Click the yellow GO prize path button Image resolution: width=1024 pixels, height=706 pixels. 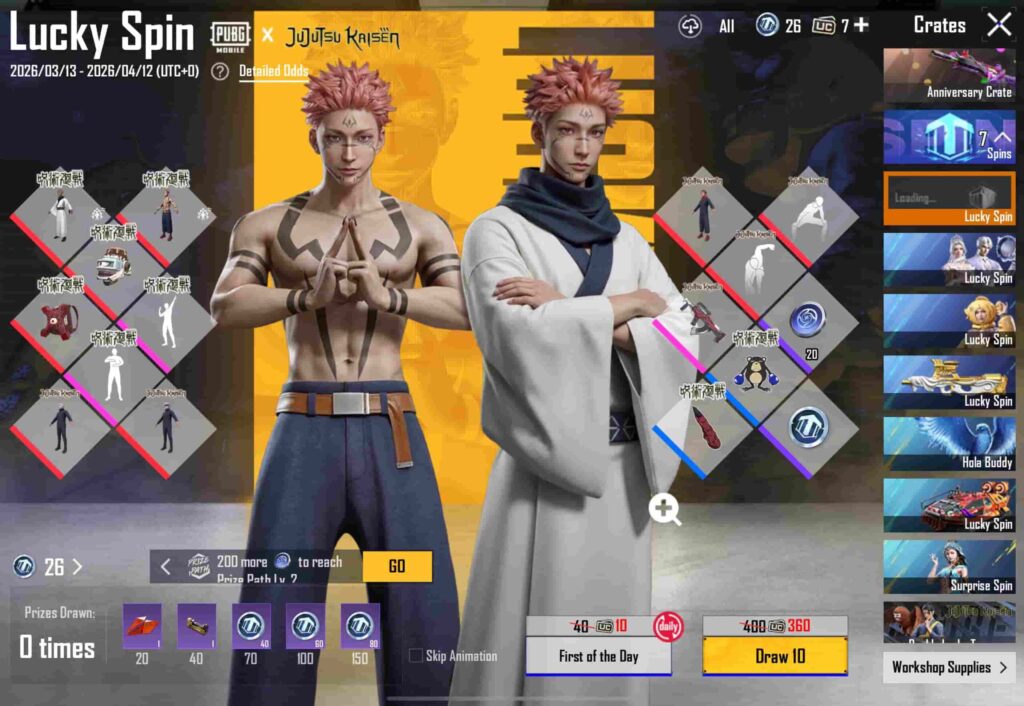397,566
